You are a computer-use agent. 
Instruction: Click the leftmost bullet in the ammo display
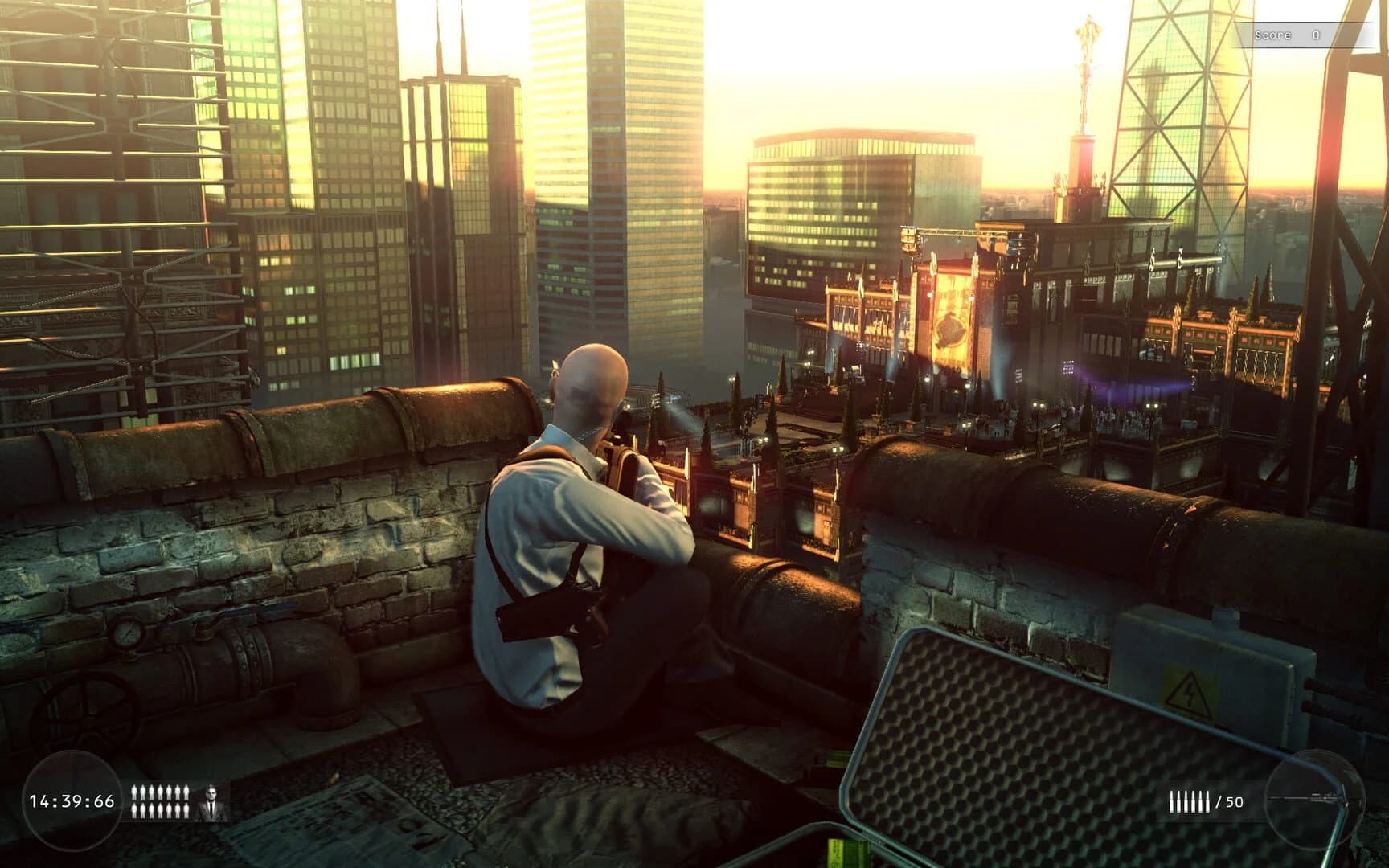tap(1172, 801)
